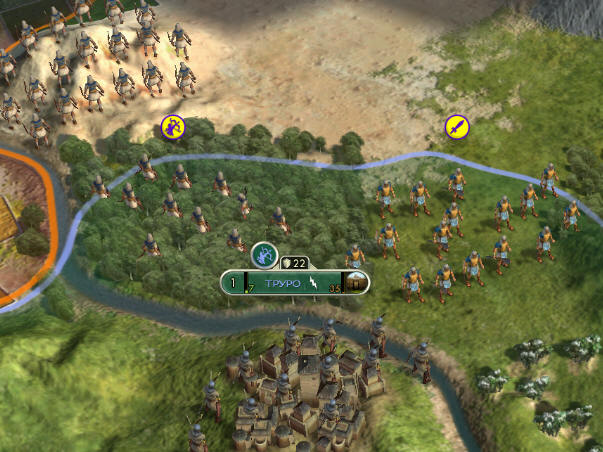Viewport: 603px width, 452px height.
Task: Select the garrisoned unit icon above Труро
Action: tap(264, 256)
